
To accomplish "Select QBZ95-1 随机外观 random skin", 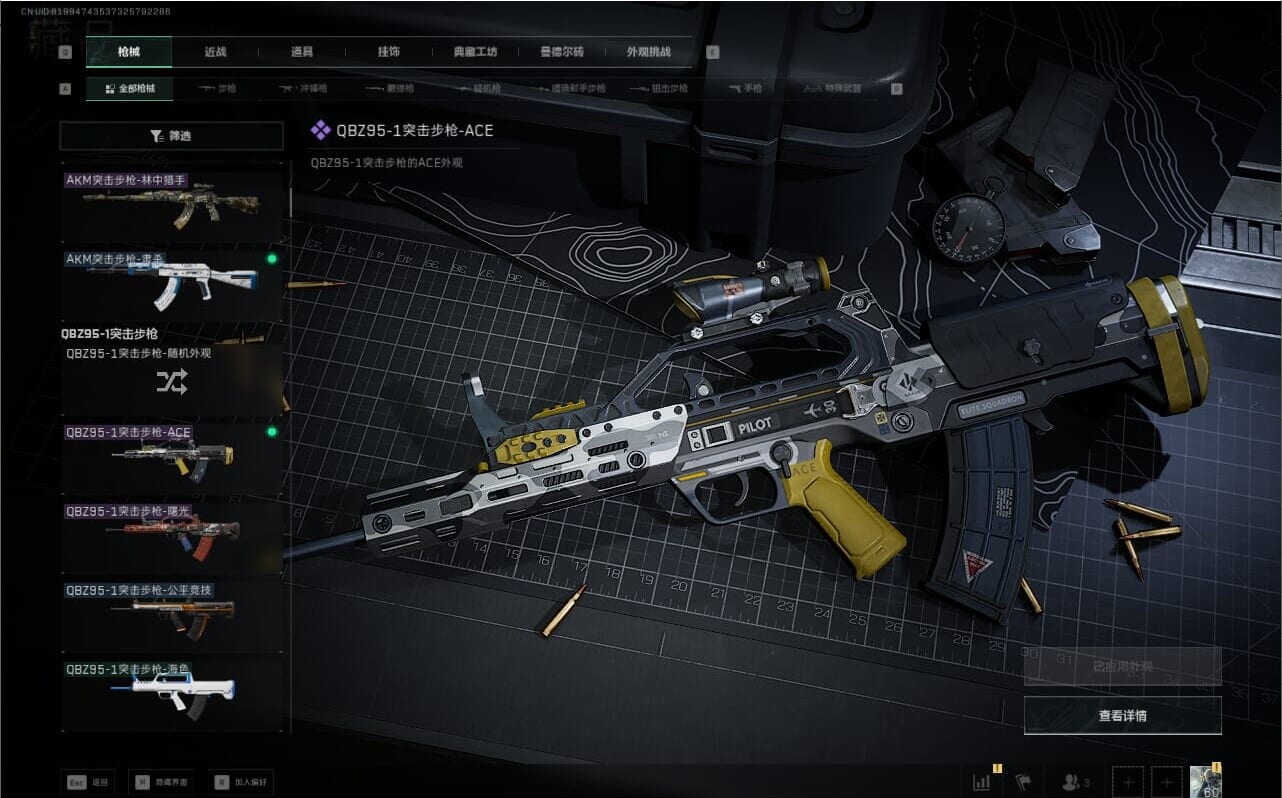I will [172, 380].
